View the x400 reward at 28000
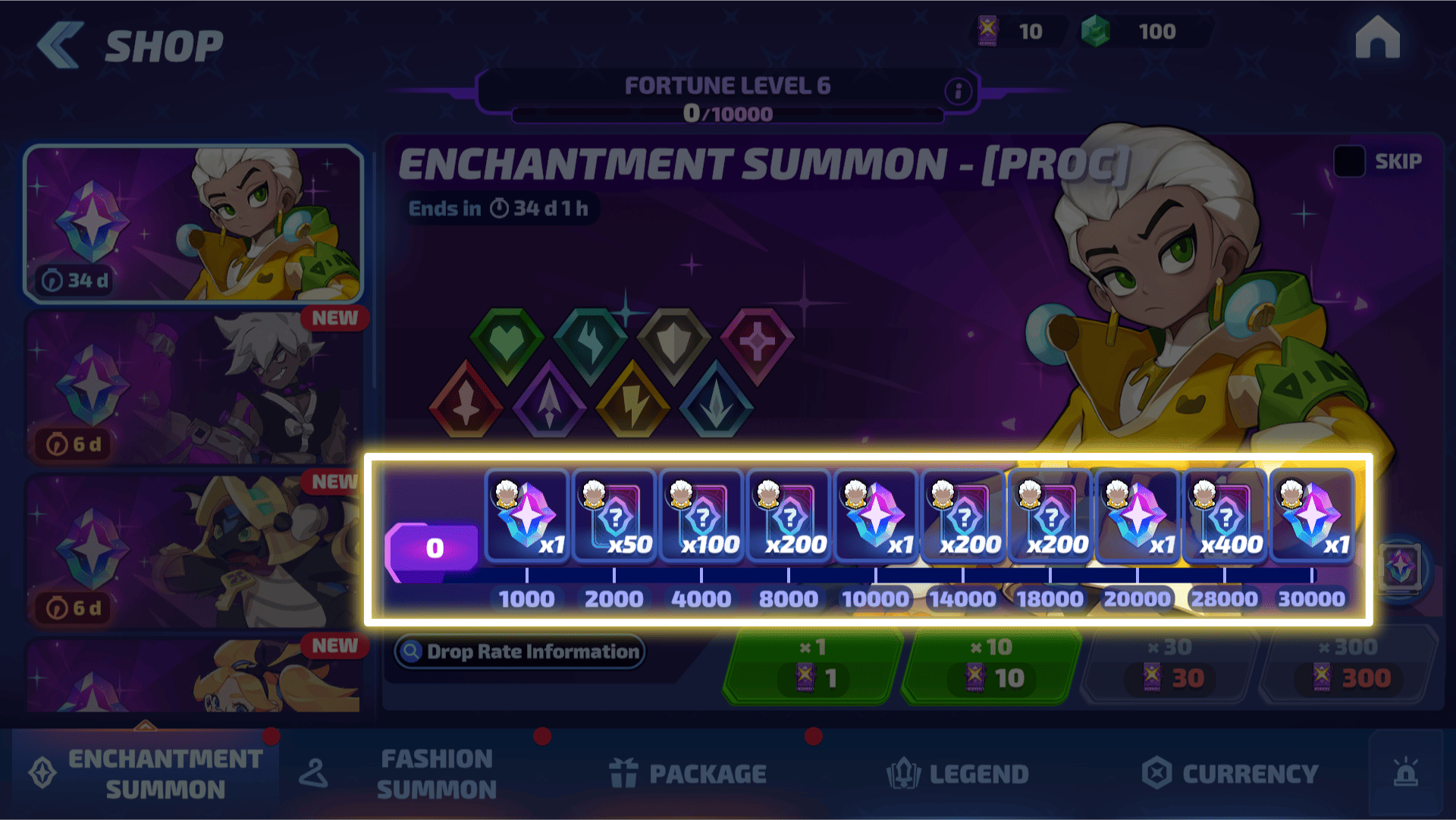Image resolution: width=1456 pixels, height=820 pixels. (x=1225, y=517)
